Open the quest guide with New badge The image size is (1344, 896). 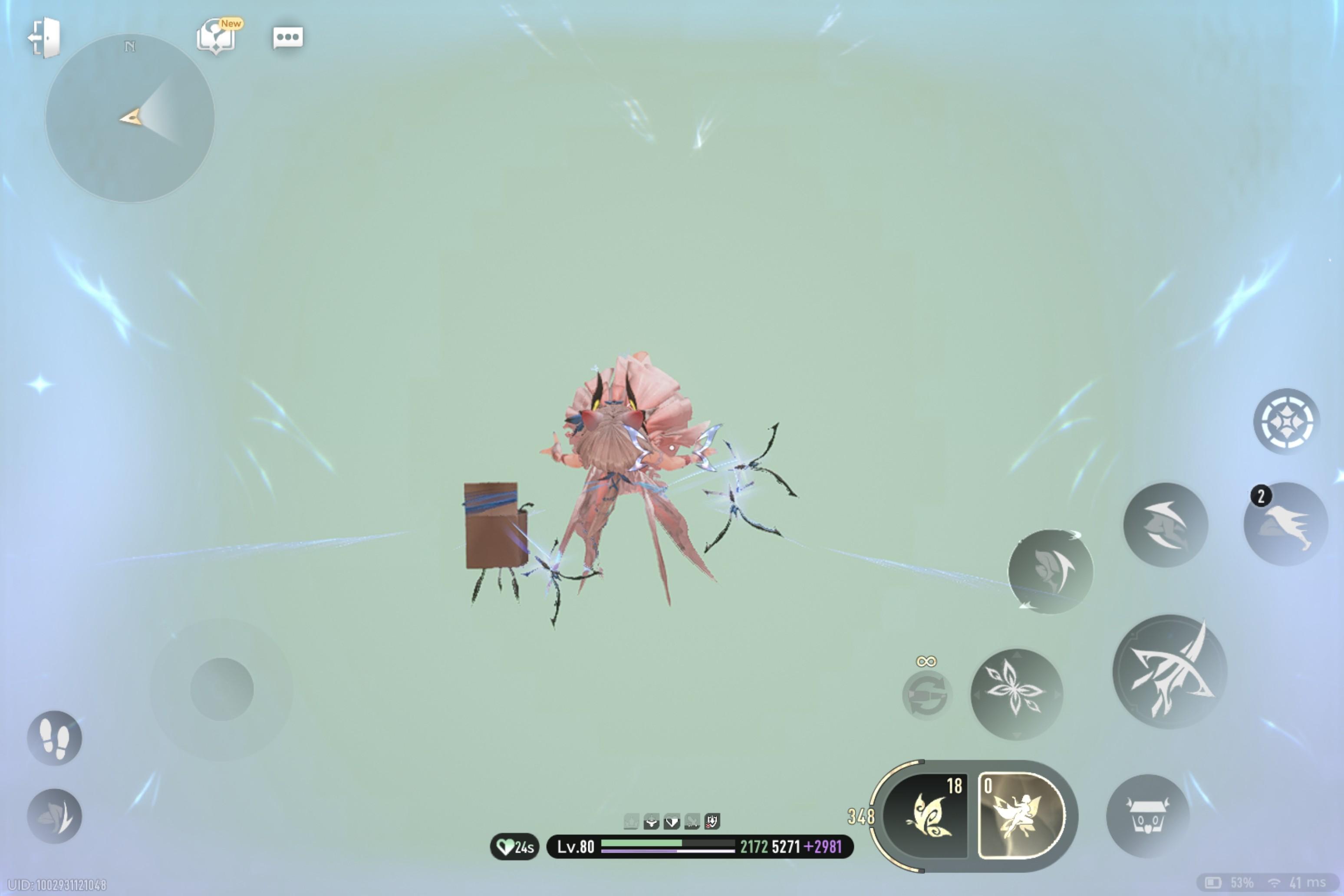tap(216, 36)
